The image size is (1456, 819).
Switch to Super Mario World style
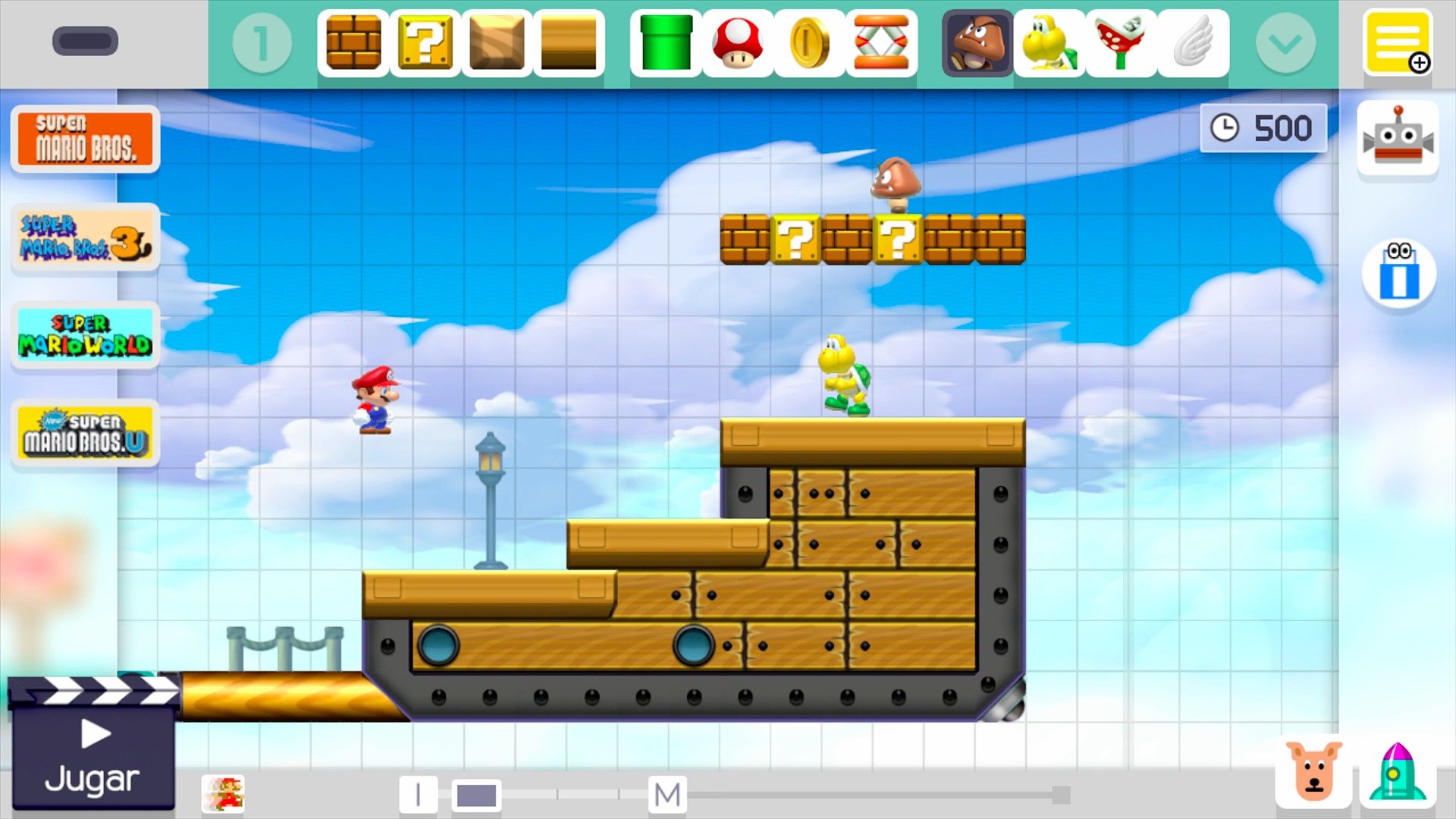click(x=84, y=334)
